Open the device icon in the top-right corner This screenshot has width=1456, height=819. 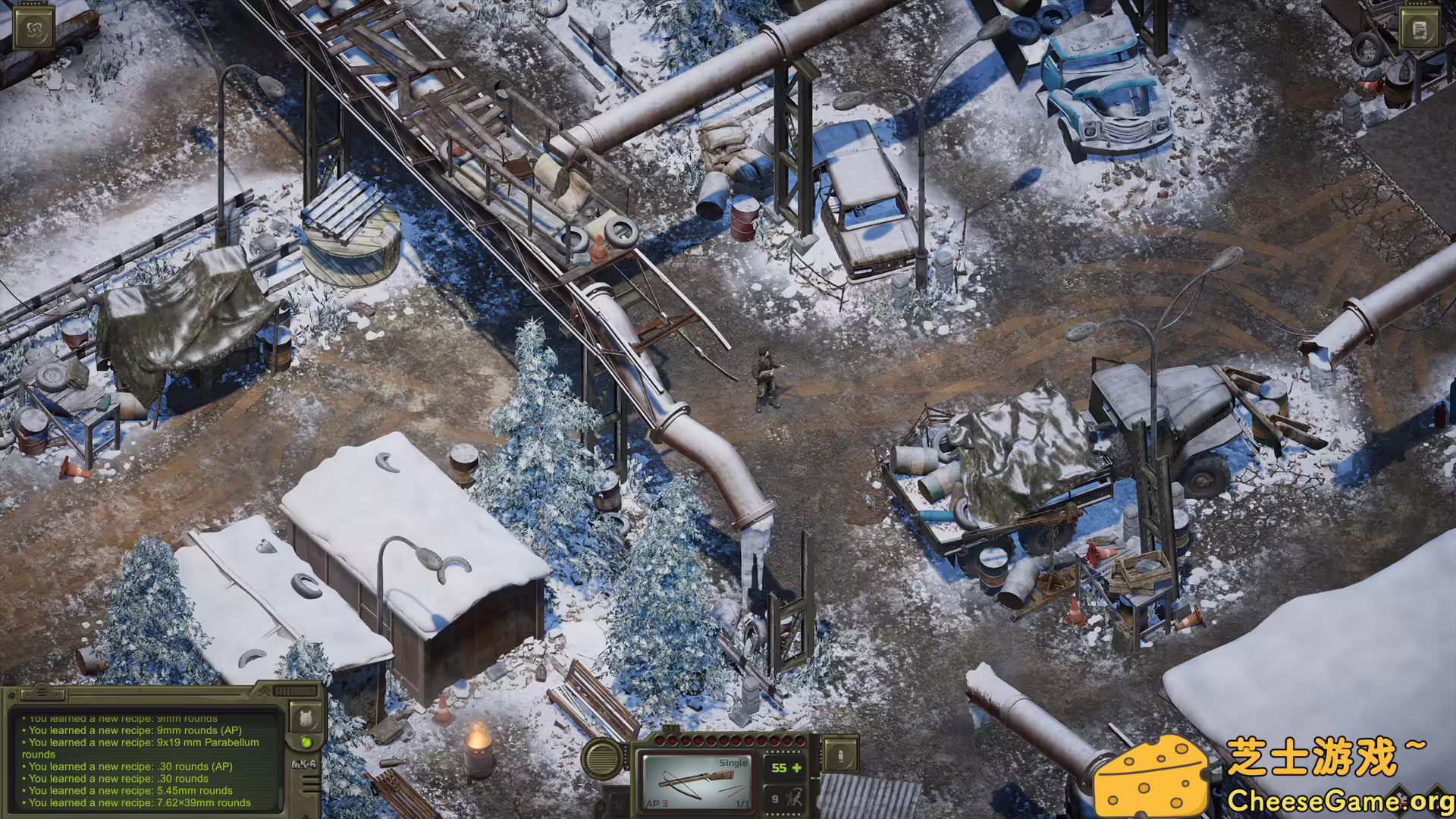1420,28
